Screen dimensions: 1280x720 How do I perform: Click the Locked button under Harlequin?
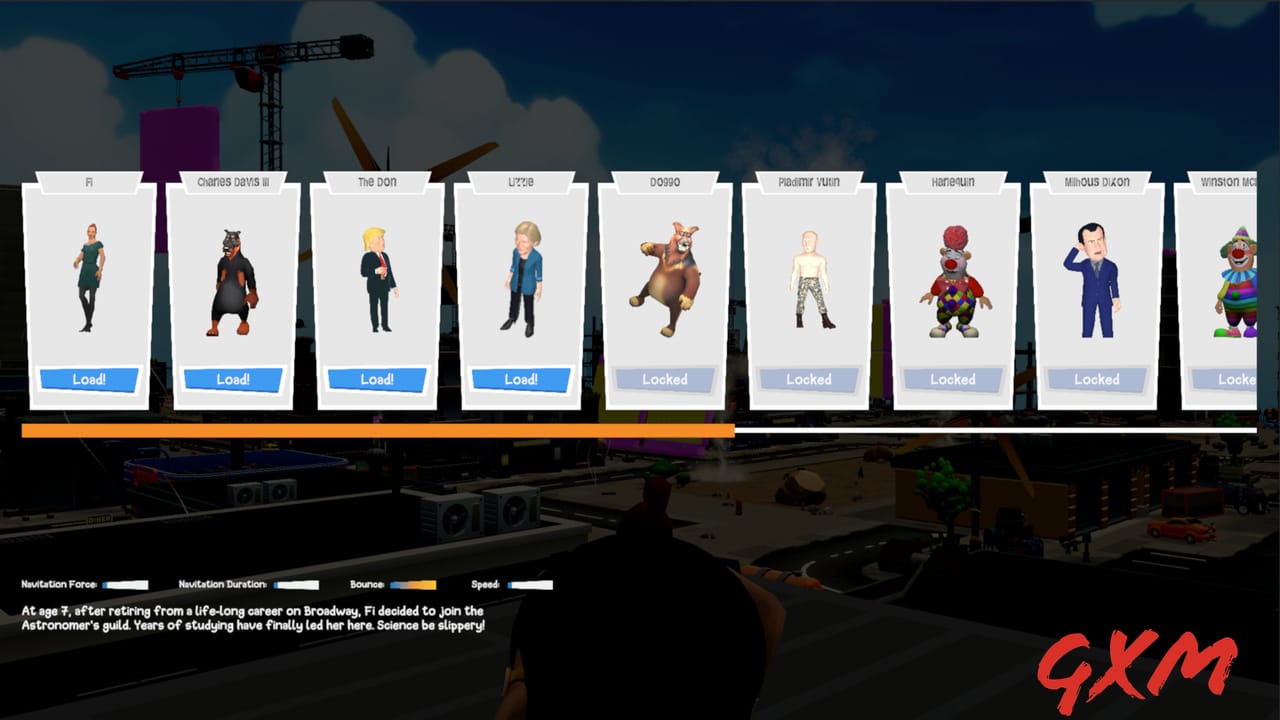coord(953,379)
